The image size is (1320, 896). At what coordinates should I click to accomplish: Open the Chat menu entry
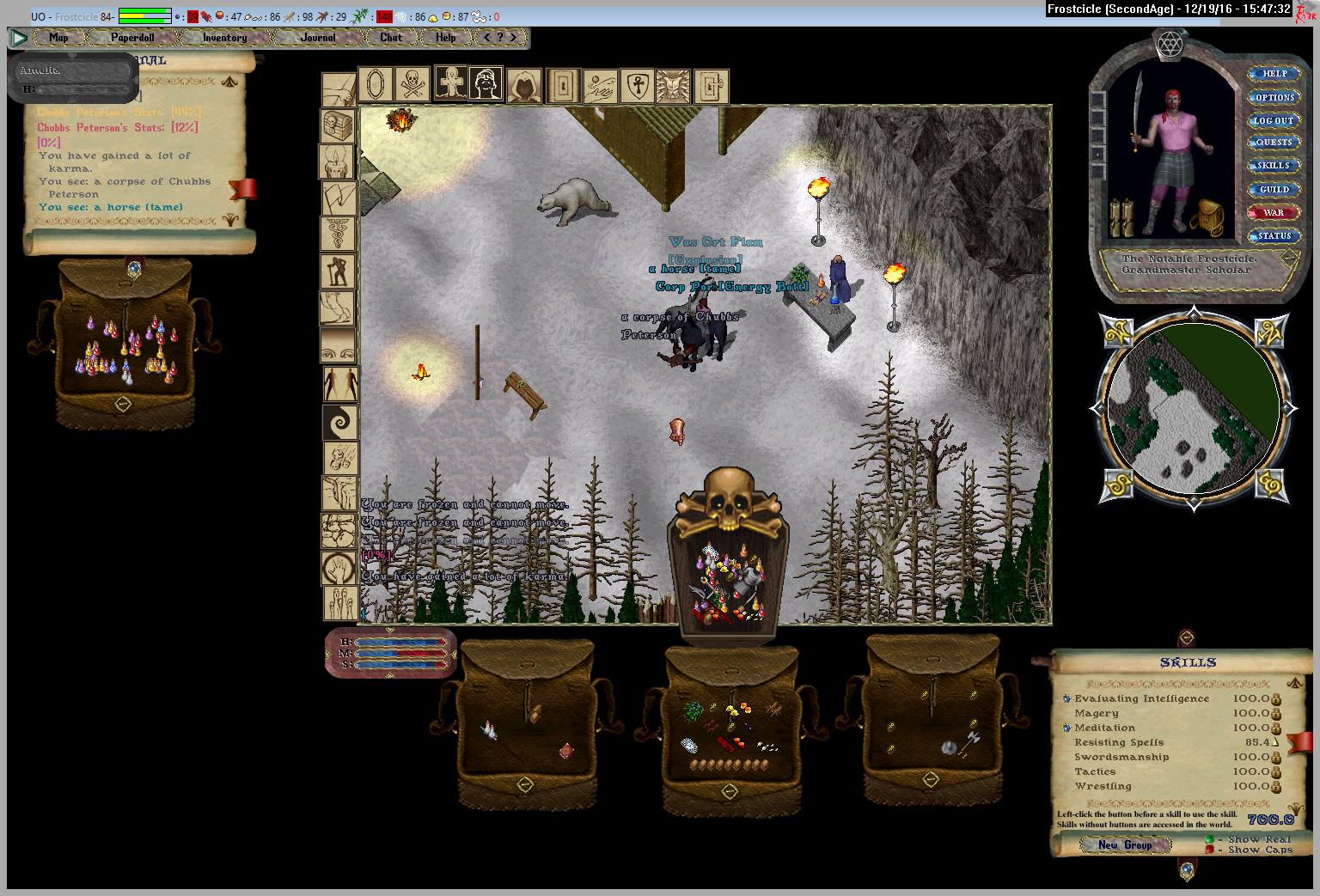(391, 38)
